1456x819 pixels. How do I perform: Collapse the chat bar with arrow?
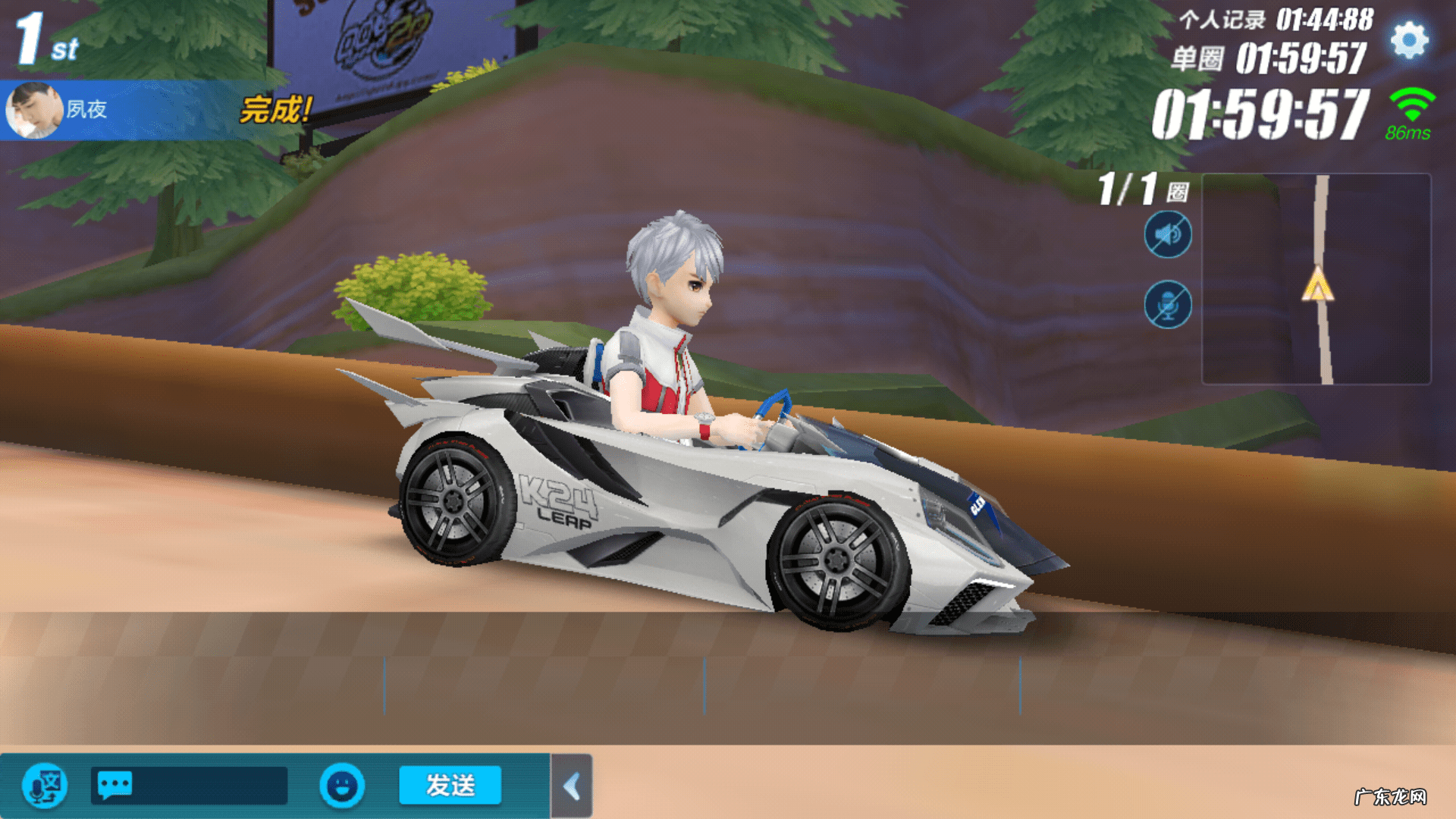point(573,786)
